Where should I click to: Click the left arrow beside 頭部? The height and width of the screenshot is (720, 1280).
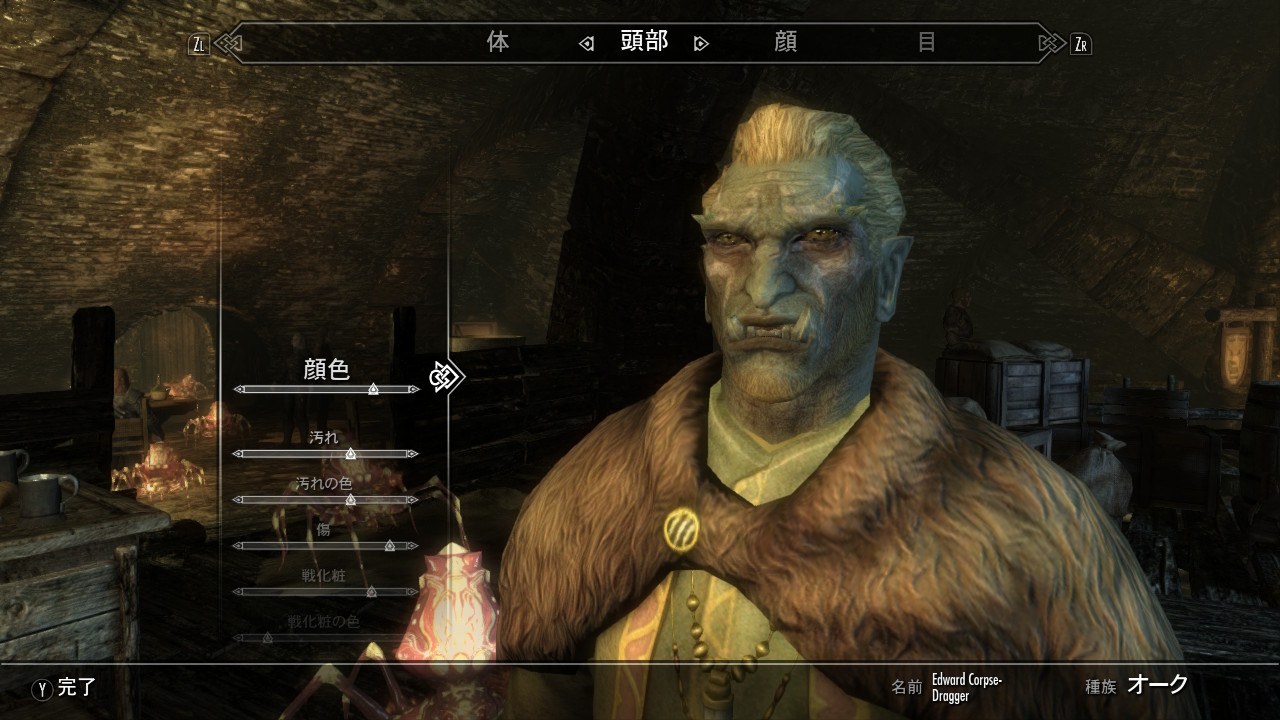pyautogui.click(x=587, y=43)
